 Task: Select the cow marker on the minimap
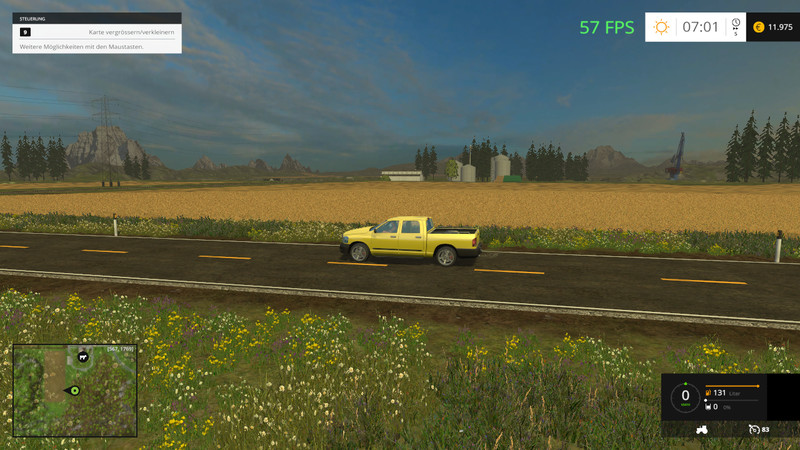[84, 356]
